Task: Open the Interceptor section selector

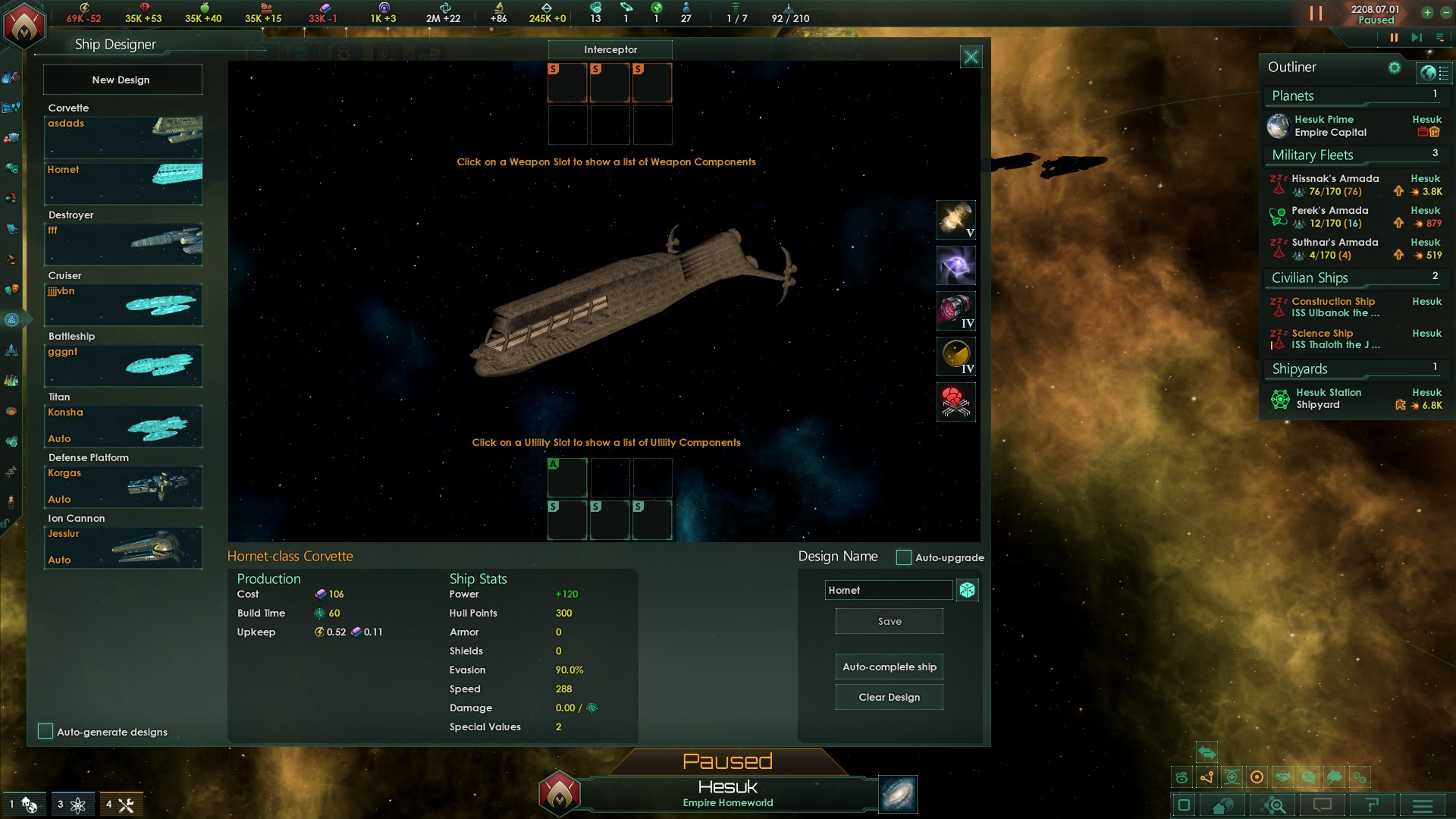Action: tap(610, 49)
